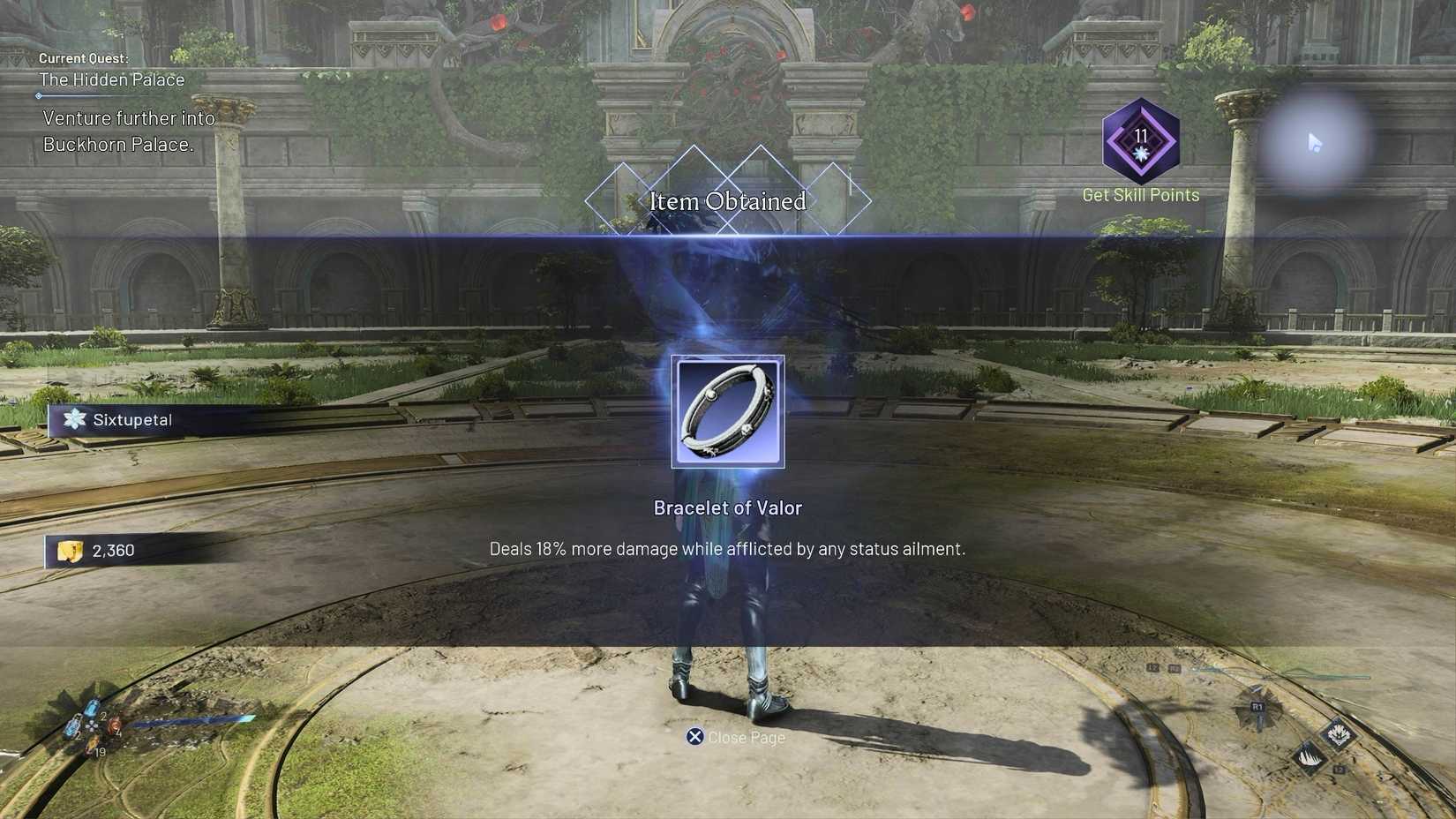Select the R1 button prompt badge

1257,706
